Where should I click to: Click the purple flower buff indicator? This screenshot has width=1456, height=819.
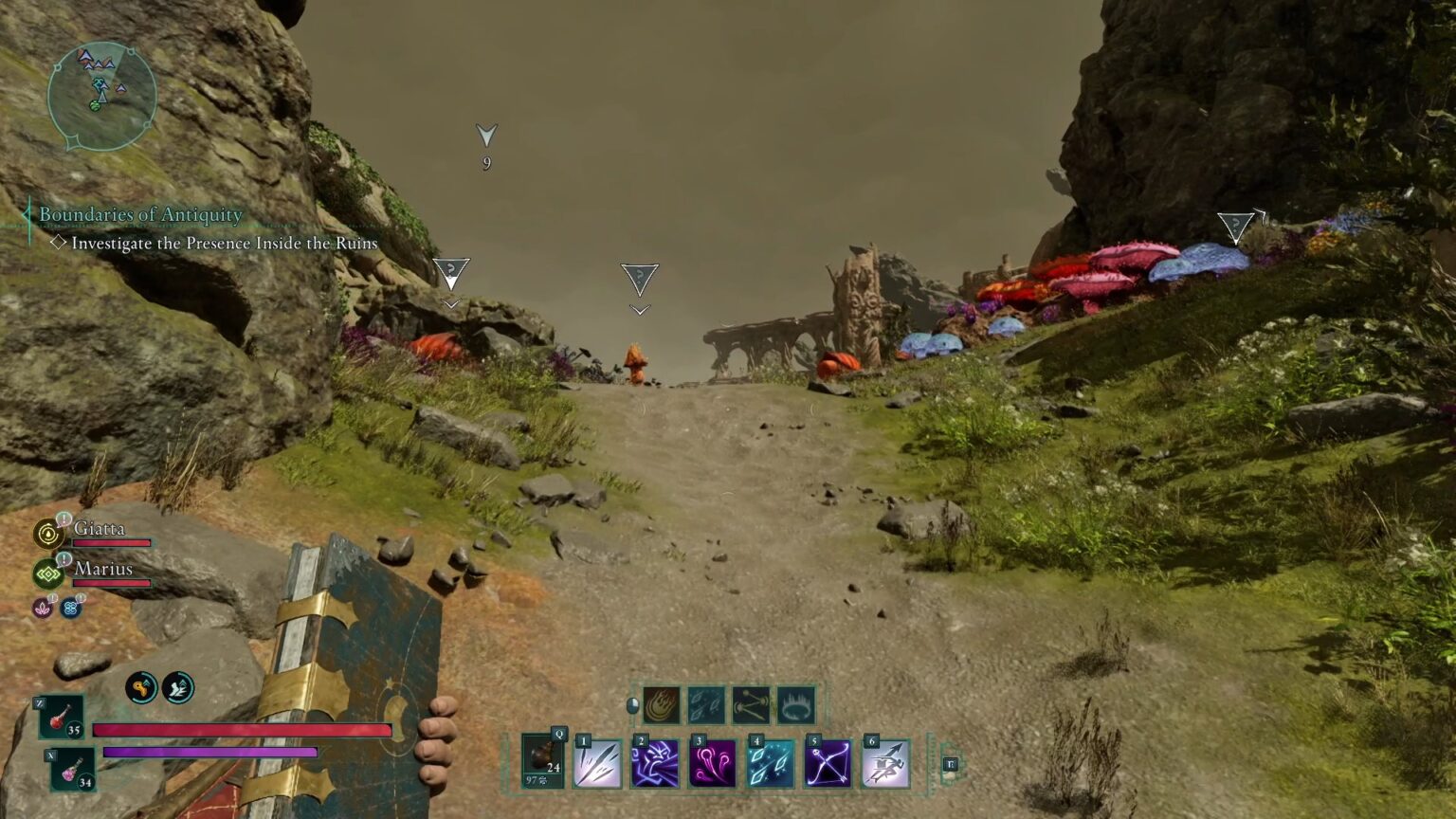click(x=42, y=608)
